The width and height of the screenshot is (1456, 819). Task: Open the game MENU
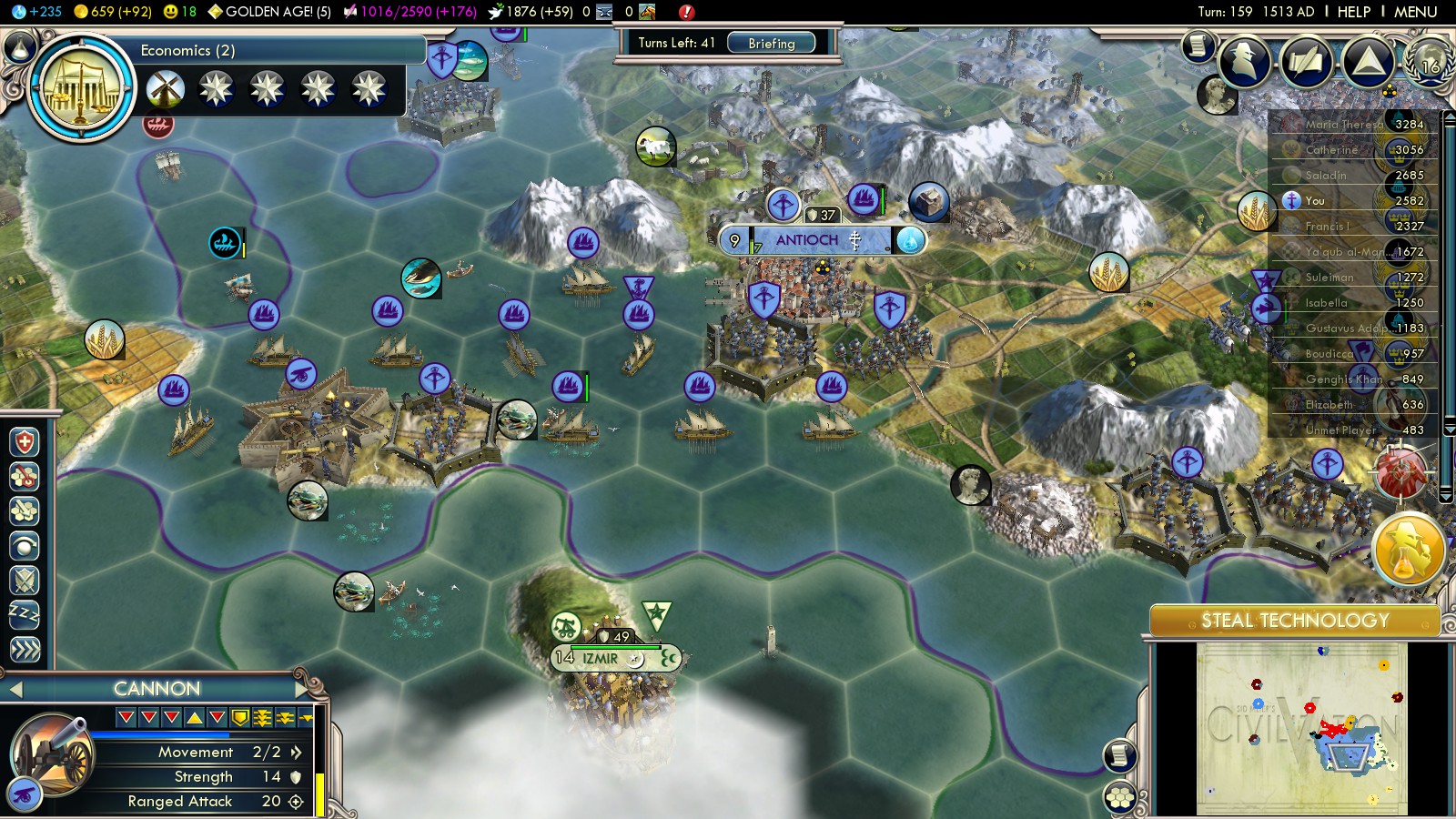coord(1415,12)
